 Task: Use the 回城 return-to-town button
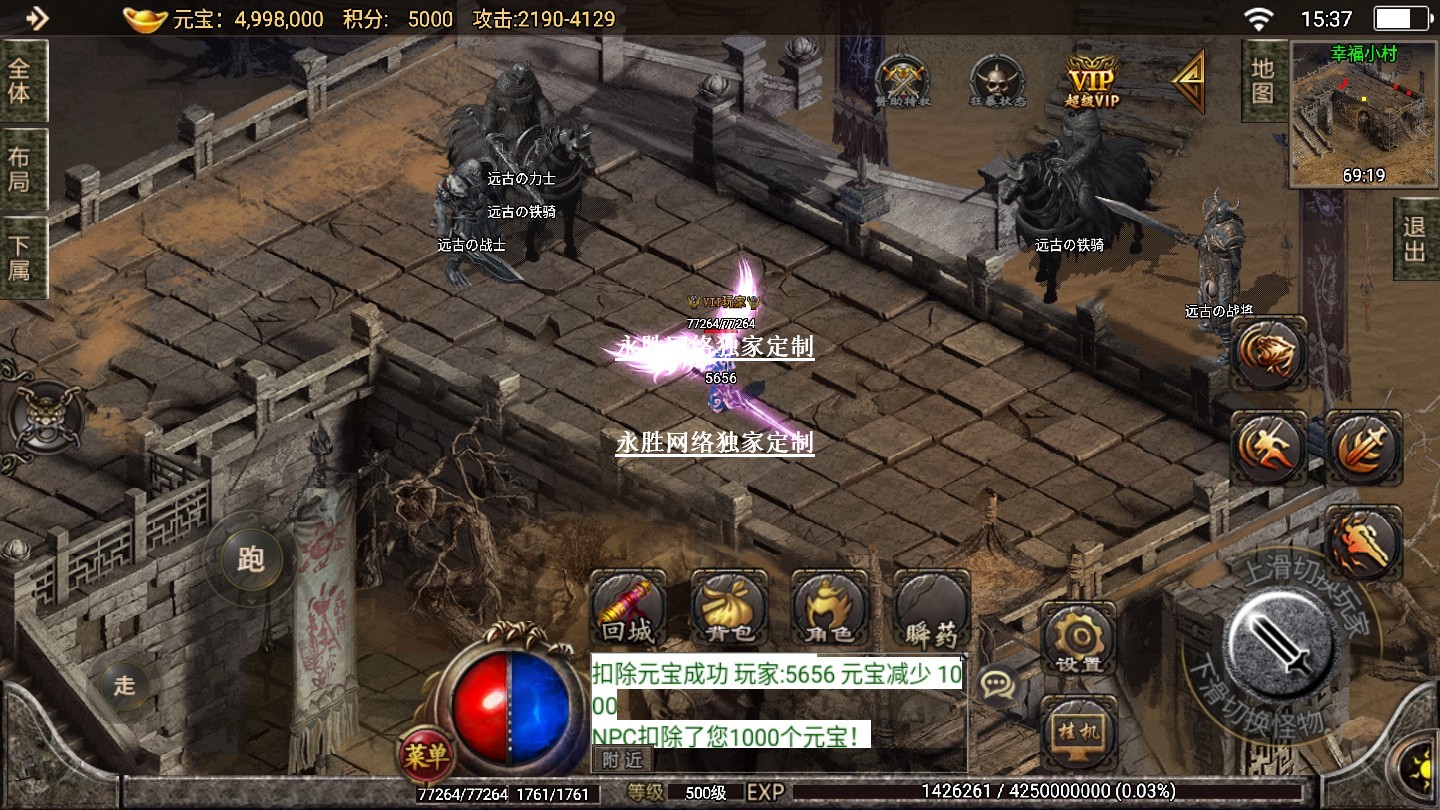(x=628, y=609)
